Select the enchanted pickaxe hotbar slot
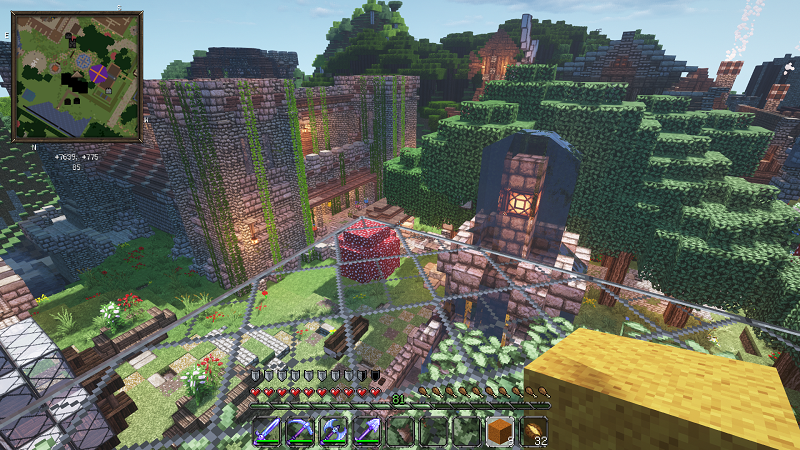 (299, 431)
